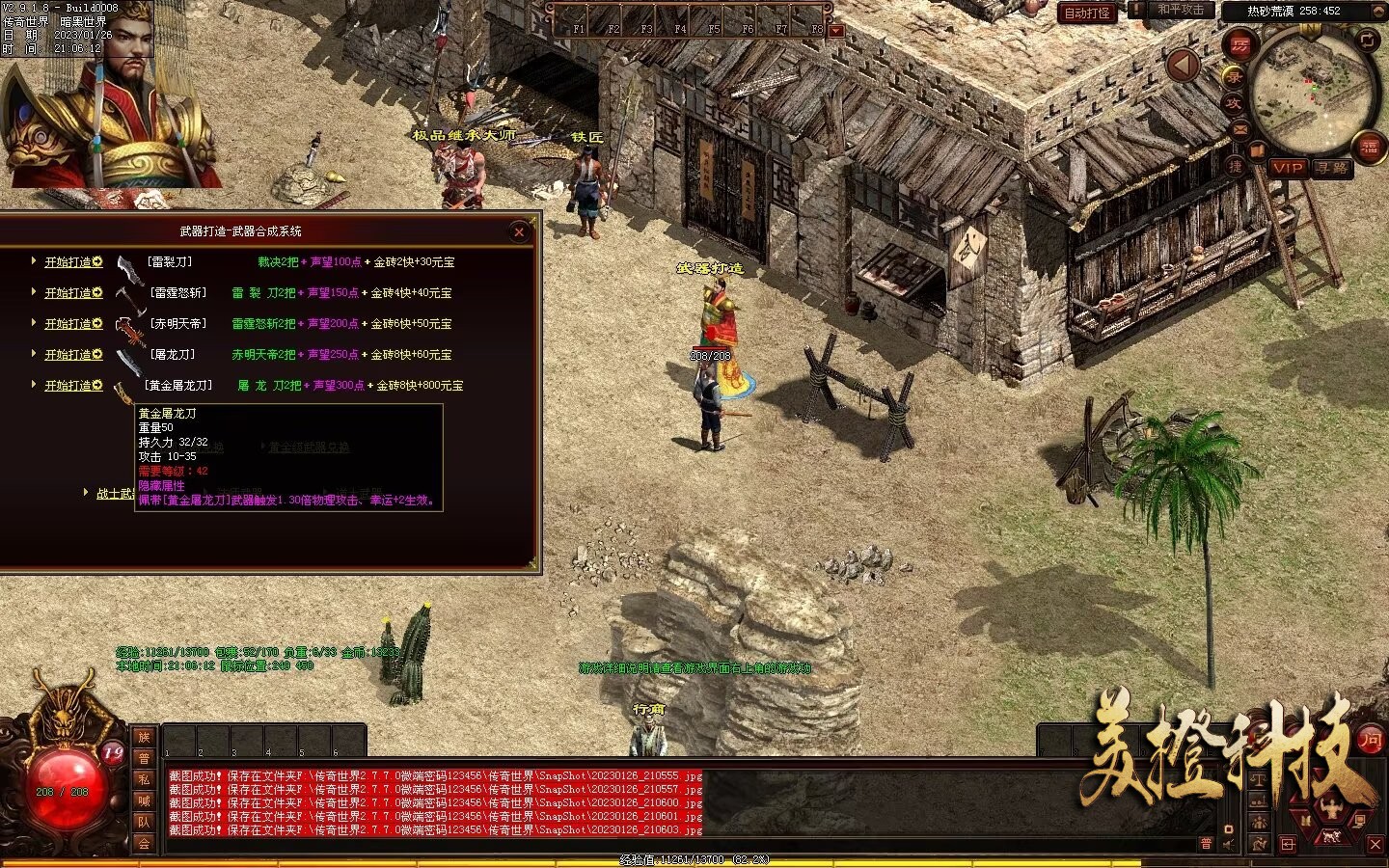This screenshot has width=1389, height=868.
Task: Switch chat to the 私 private channel
Action: [144, 779]
